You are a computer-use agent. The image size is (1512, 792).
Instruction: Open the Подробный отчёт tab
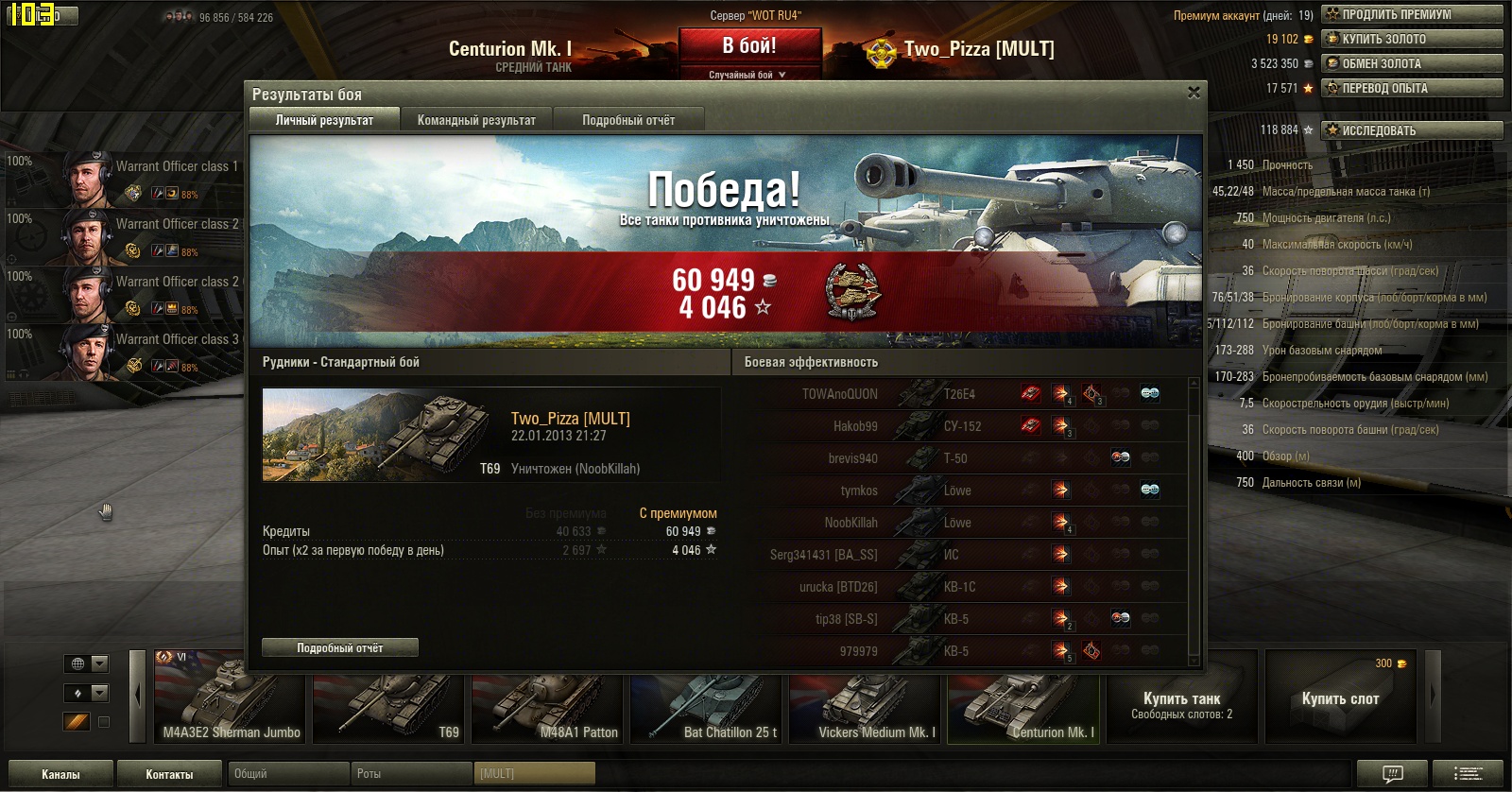[628, 120]
